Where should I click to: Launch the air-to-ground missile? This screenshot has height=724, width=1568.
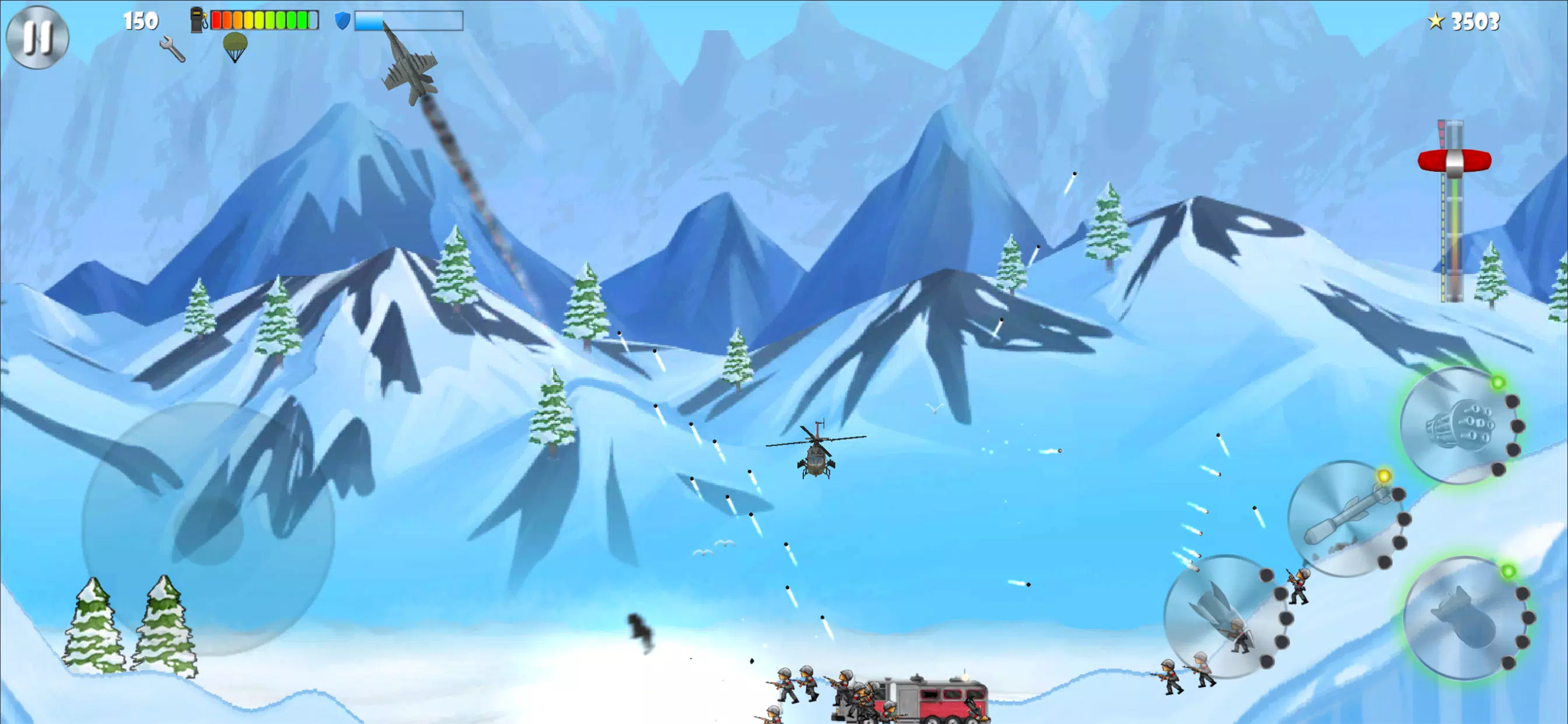pos(1347,518)
